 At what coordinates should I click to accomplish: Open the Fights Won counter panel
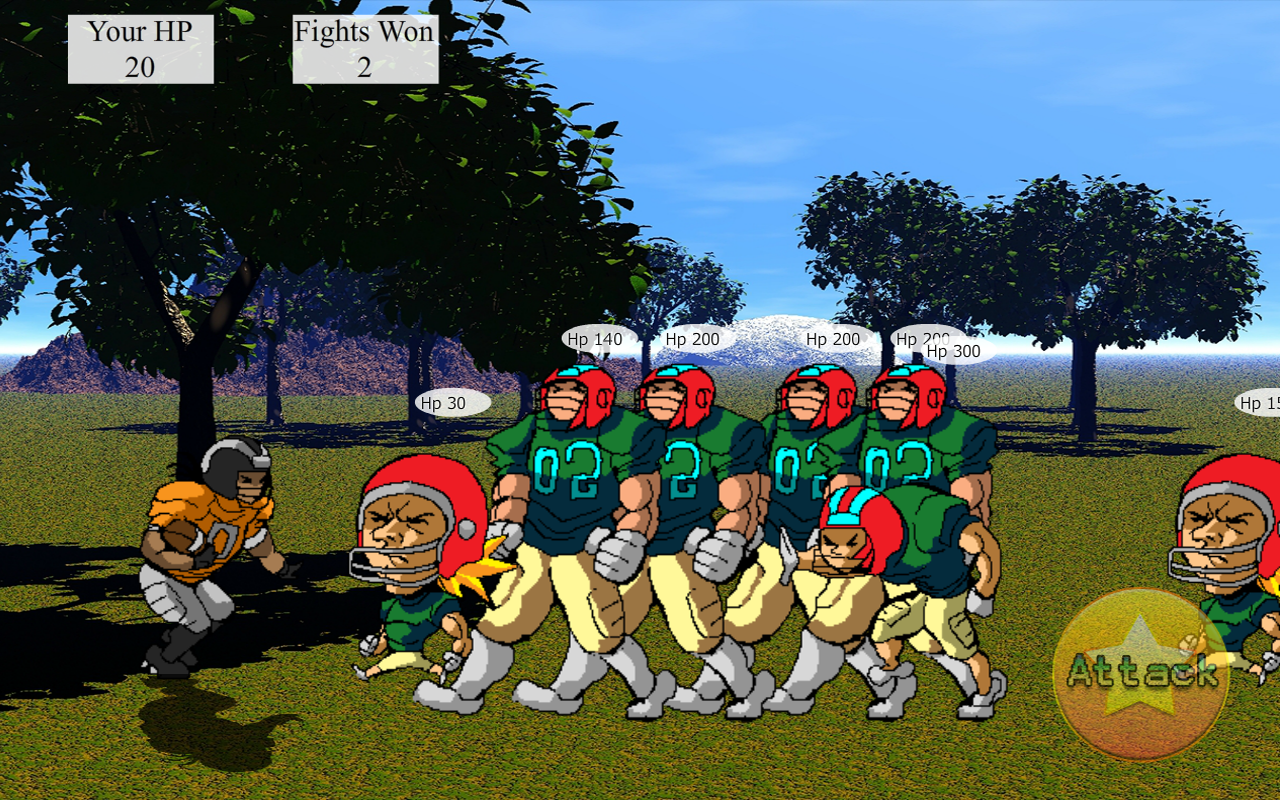pos(364,47)
